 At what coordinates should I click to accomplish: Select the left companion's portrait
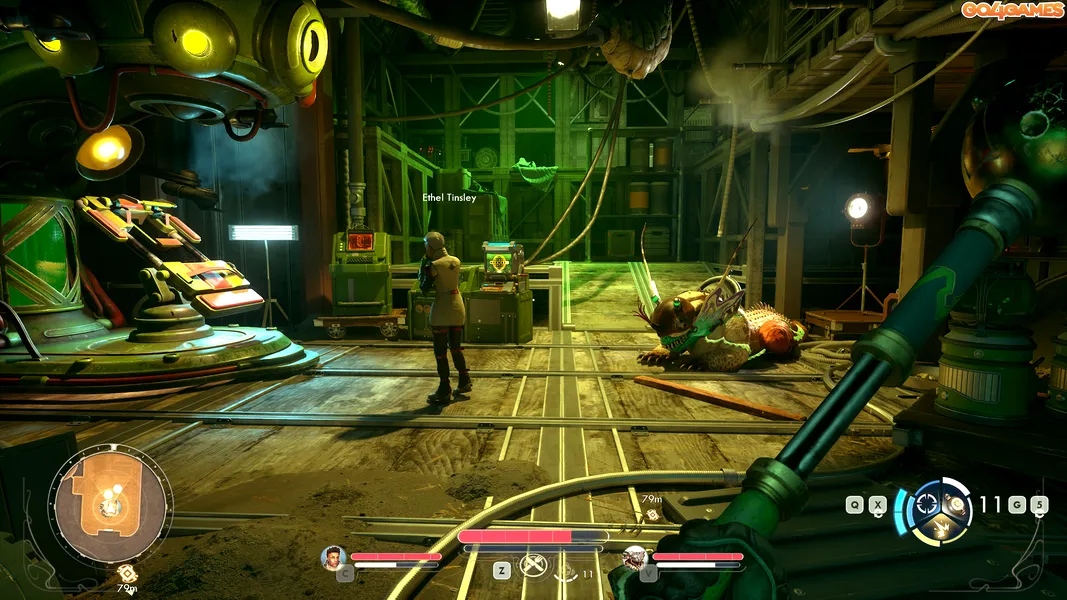pyautogui.click(x=333, y=557)
